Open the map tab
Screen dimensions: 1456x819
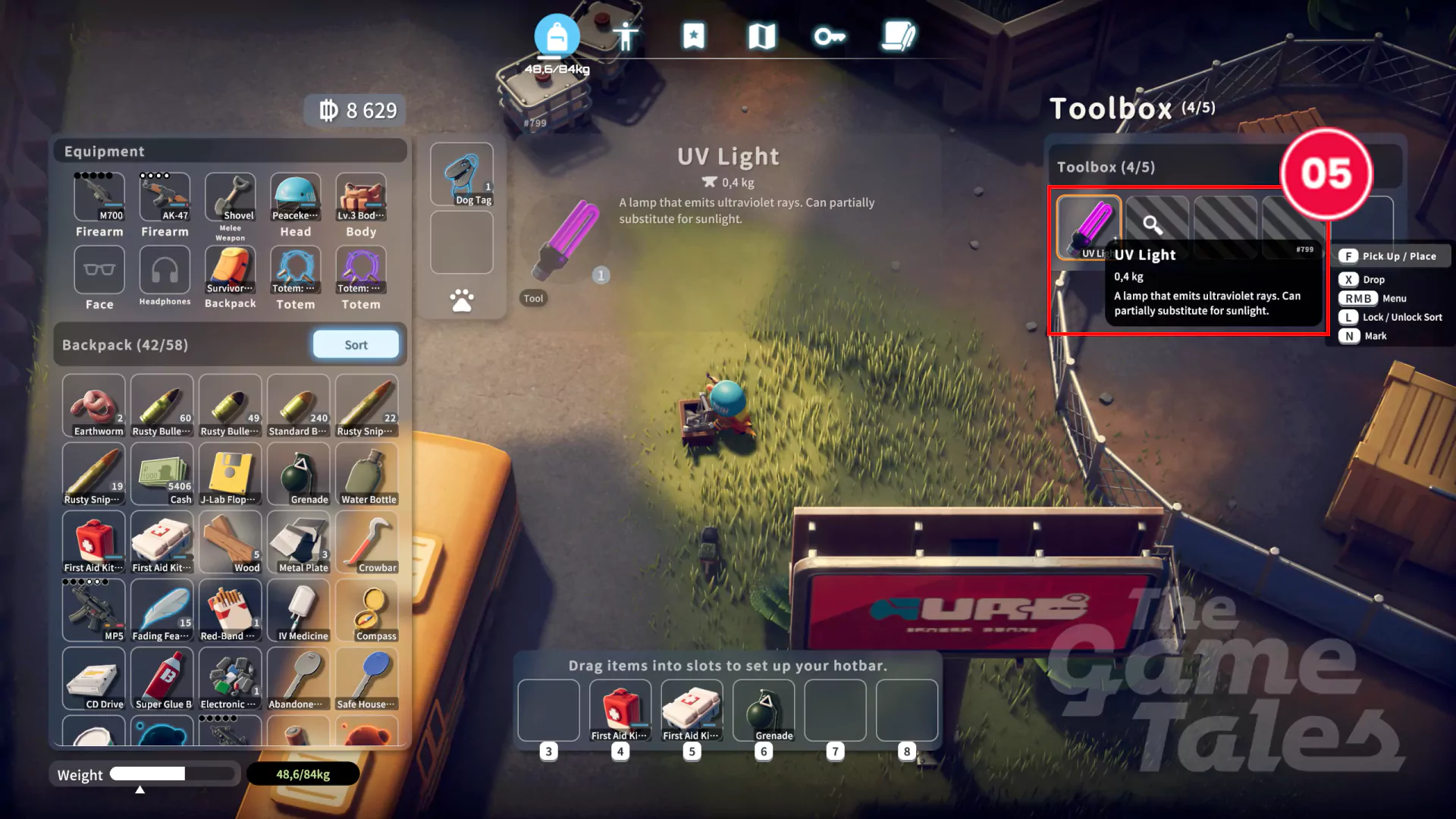(x=761, y=36)
